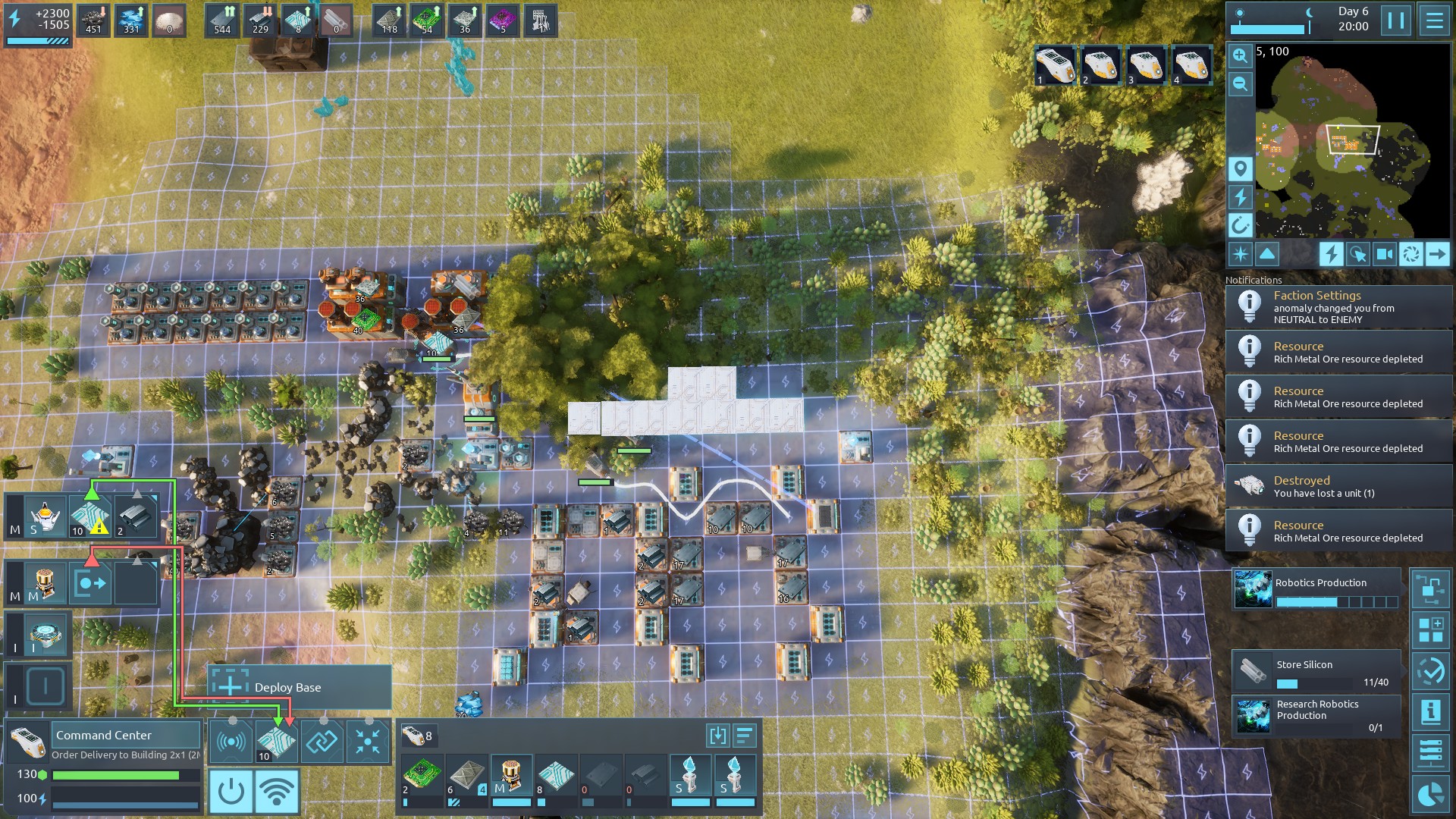Zoom in on the minimap

[1240, 55]
